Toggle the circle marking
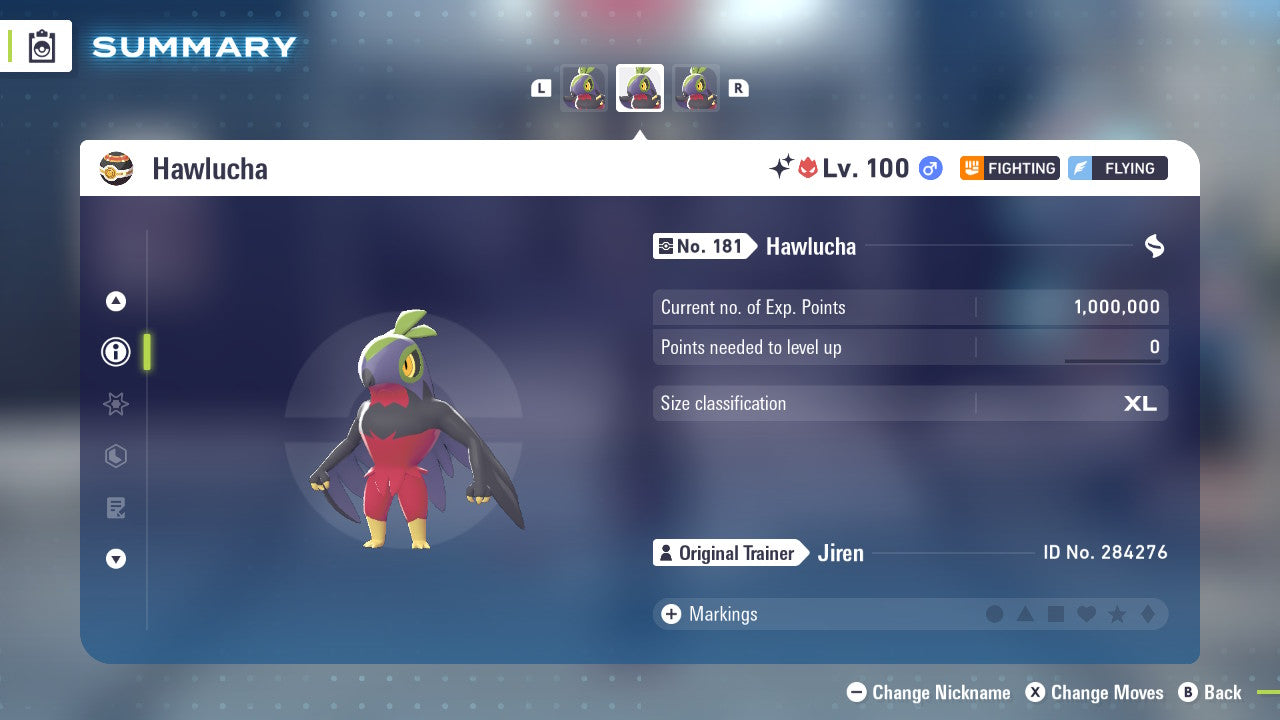Viewport: 1280px width, 720px height. click(x=995, y=614)
